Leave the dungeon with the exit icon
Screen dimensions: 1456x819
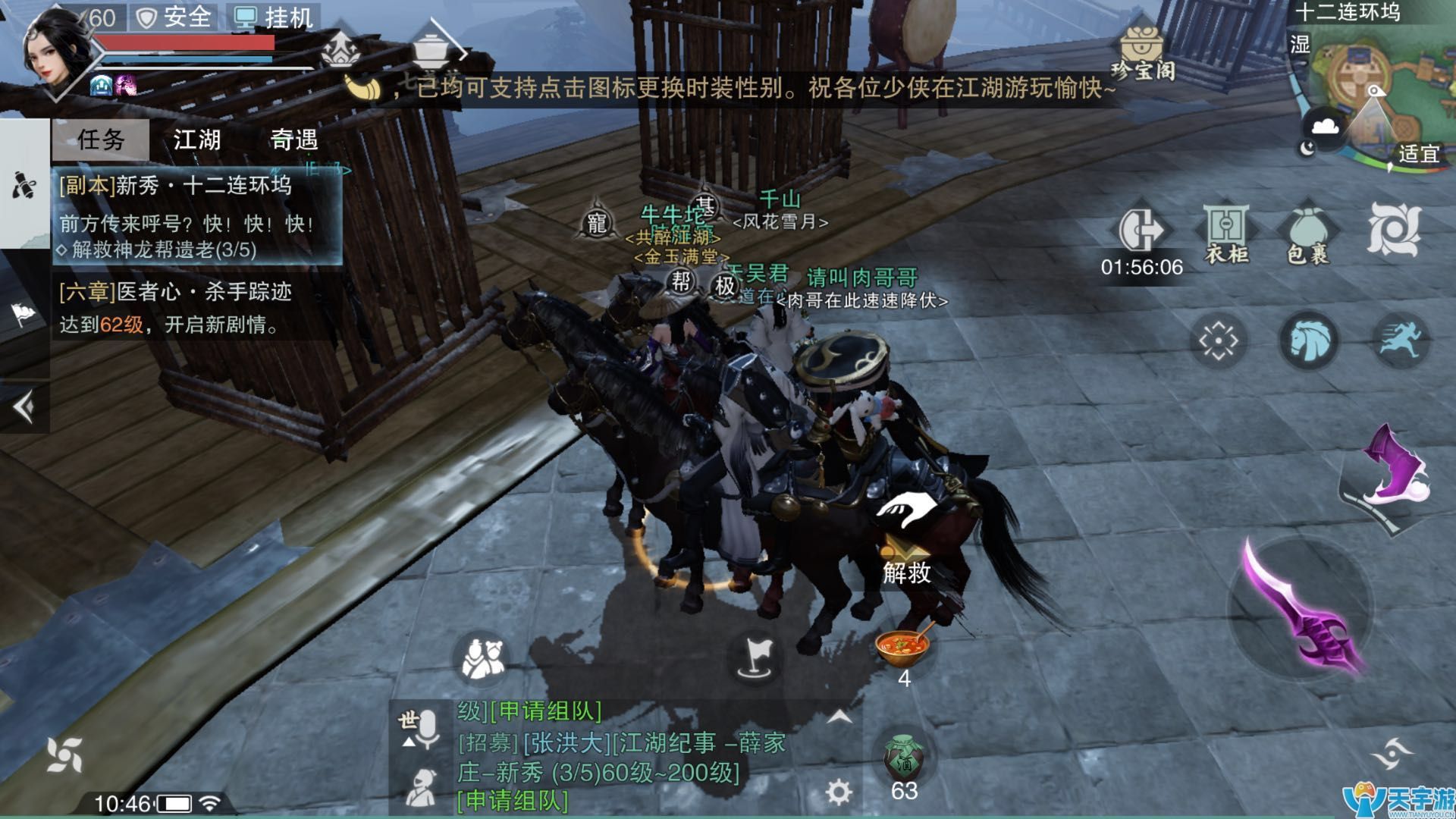[1141, 231]
